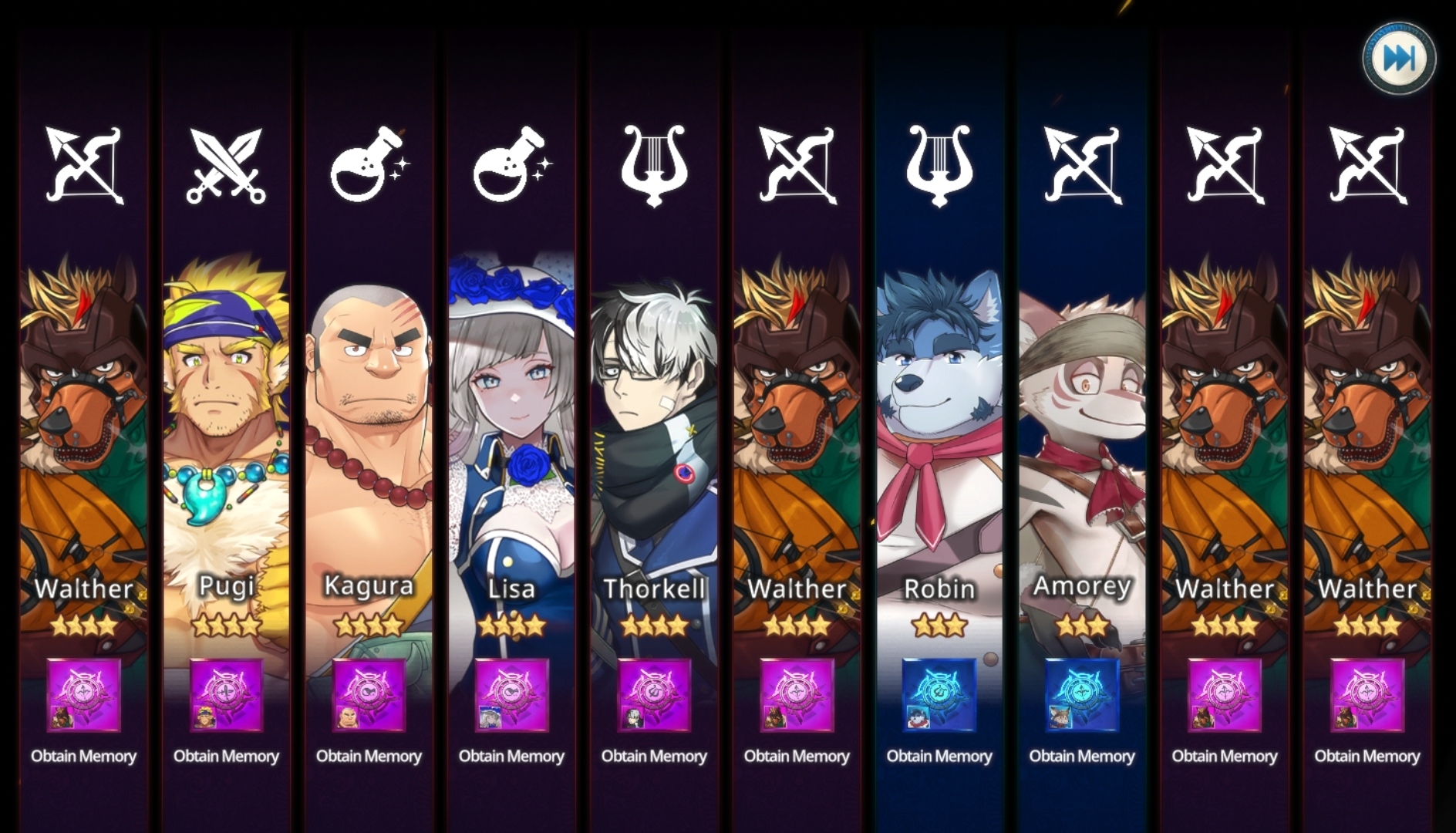Click Pugi's purple Obtain Memory icon

click(x=226, y=695)
